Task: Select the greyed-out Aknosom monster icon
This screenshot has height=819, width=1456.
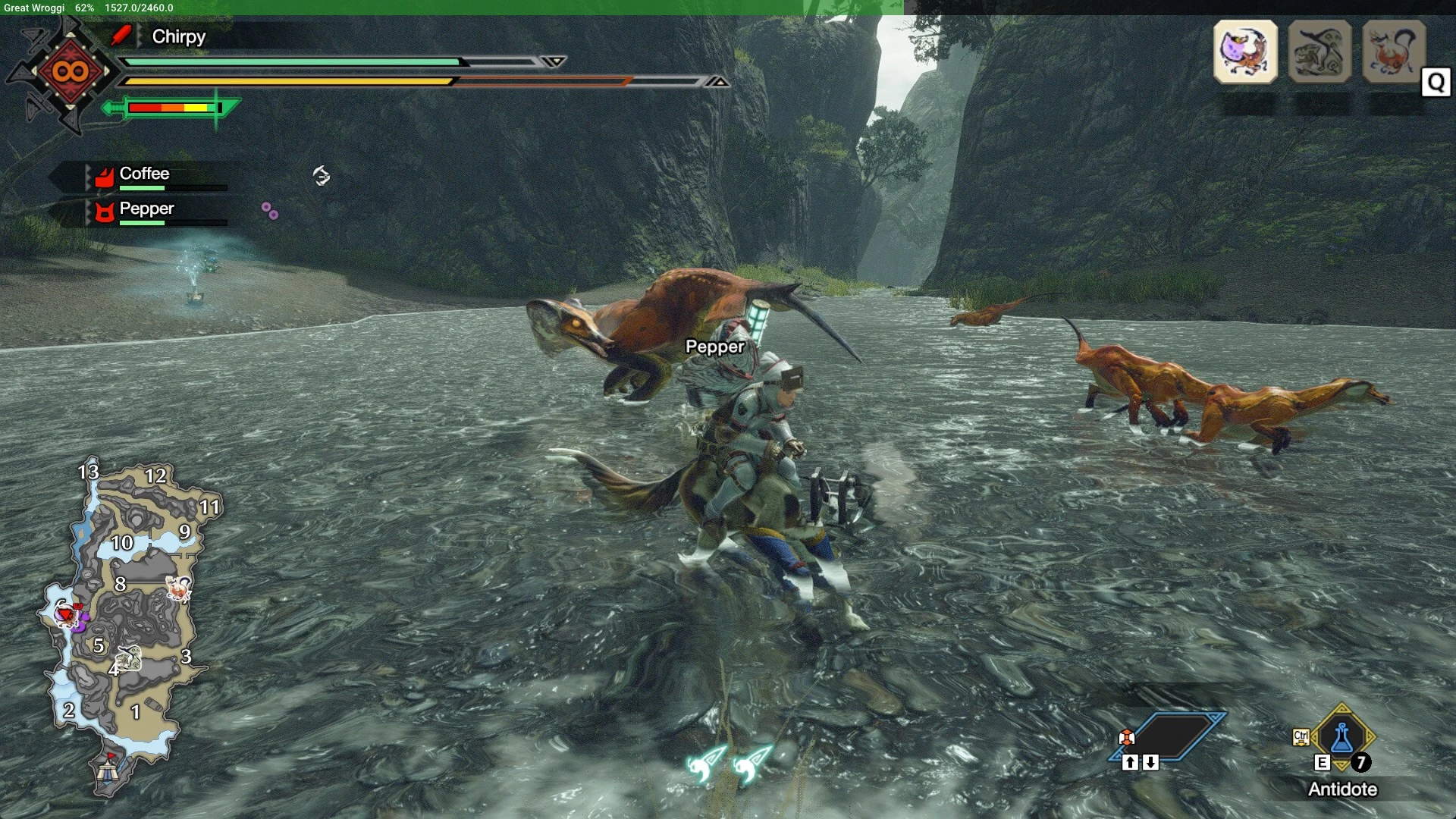Action: coord(1319,52)
